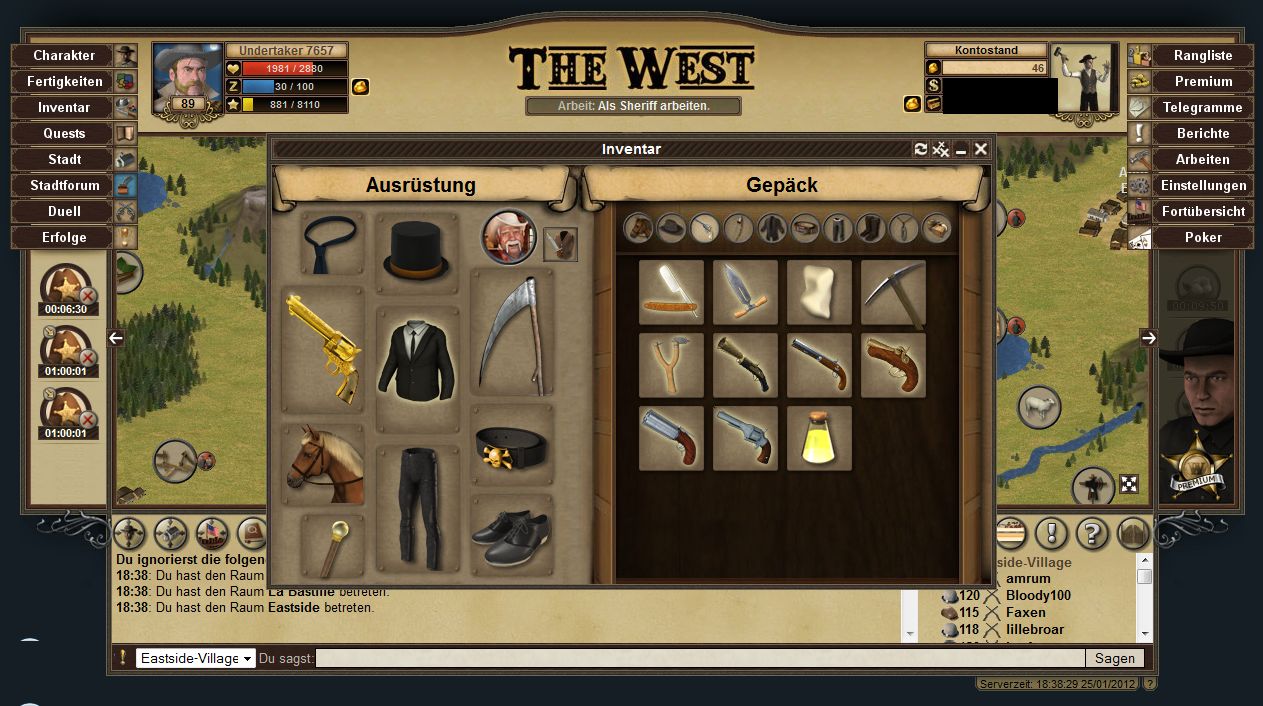Click the chat message input field
This screenshot has height=706, width=1263.
[700, 658]
